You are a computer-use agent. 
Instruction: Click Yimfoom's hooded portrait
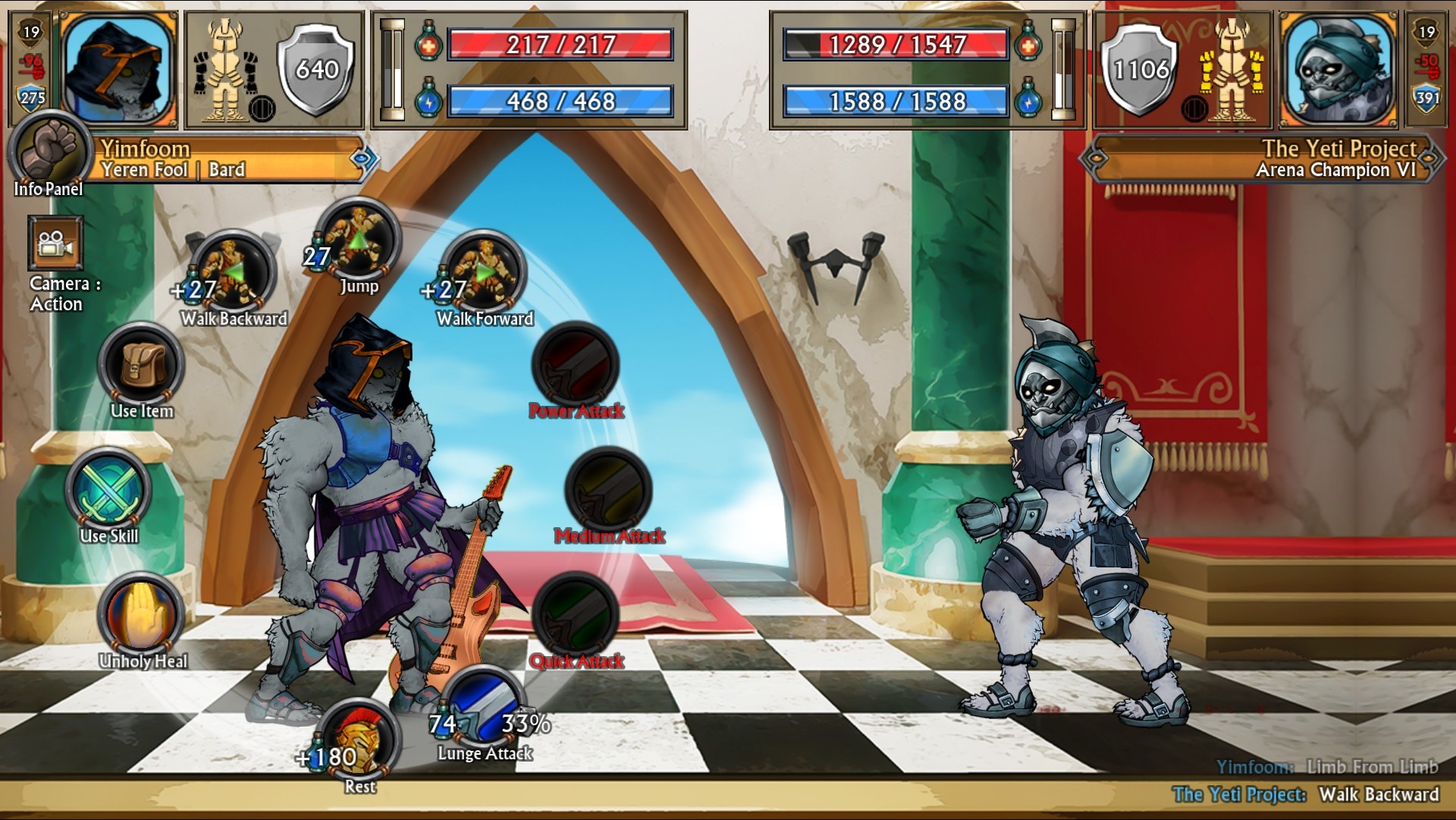(x=118, y=70)
